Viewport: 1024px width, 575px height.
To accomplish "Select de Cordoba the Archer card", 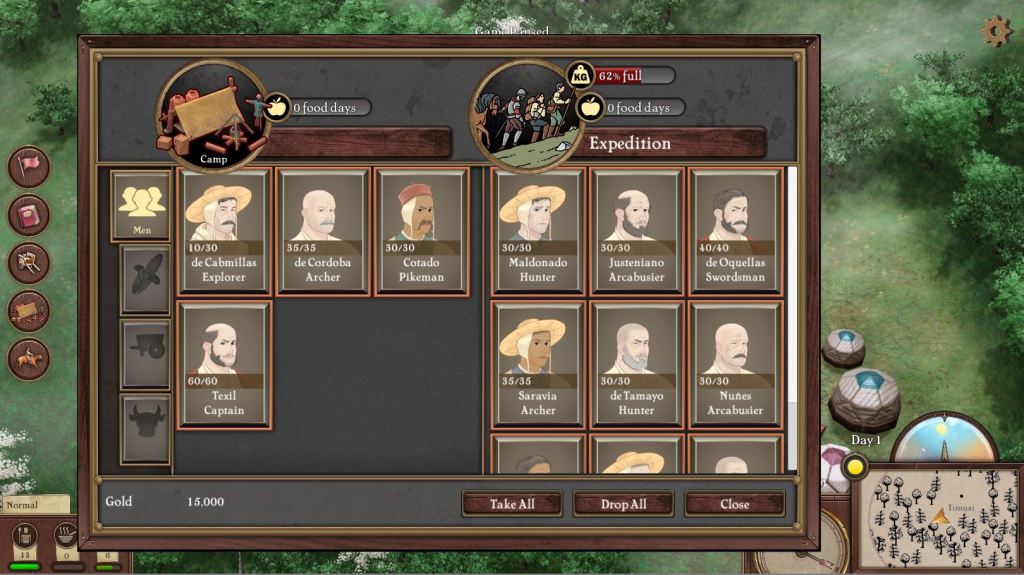I will 323,231.
